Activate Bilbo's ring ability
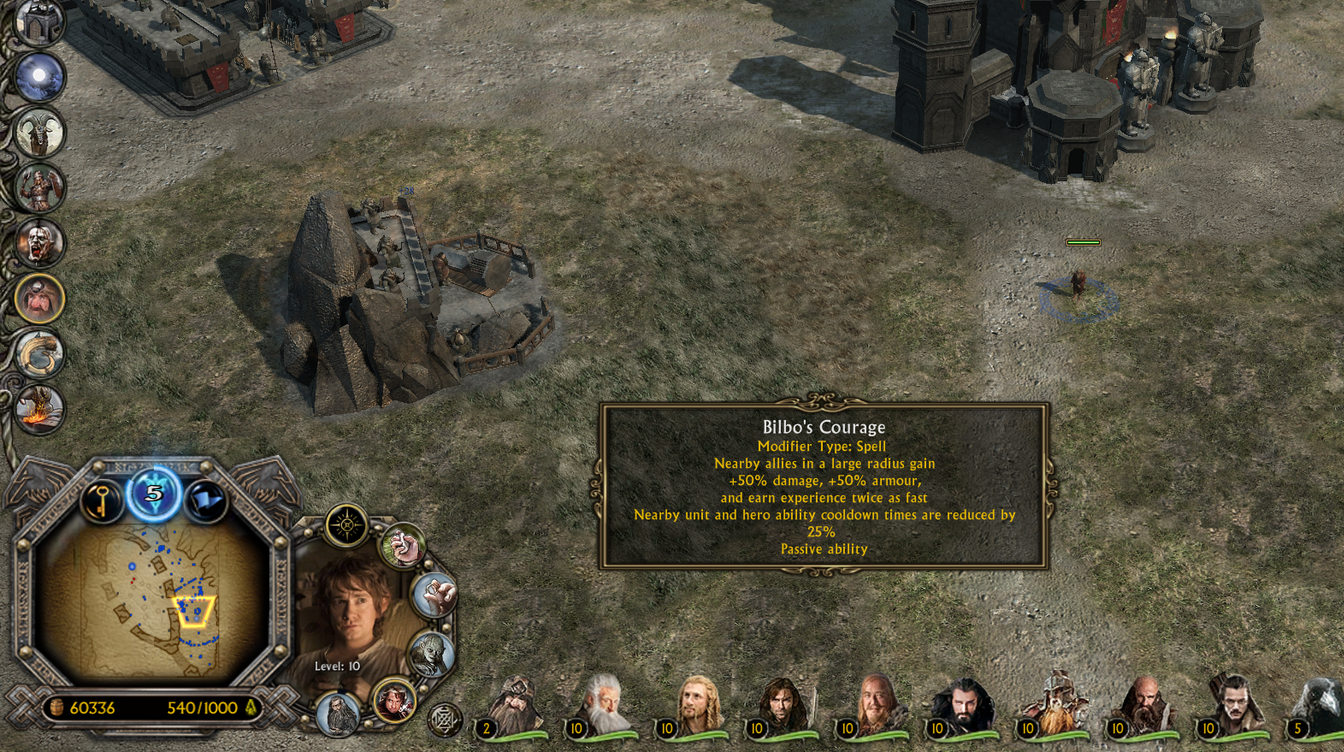 [434, 596]
